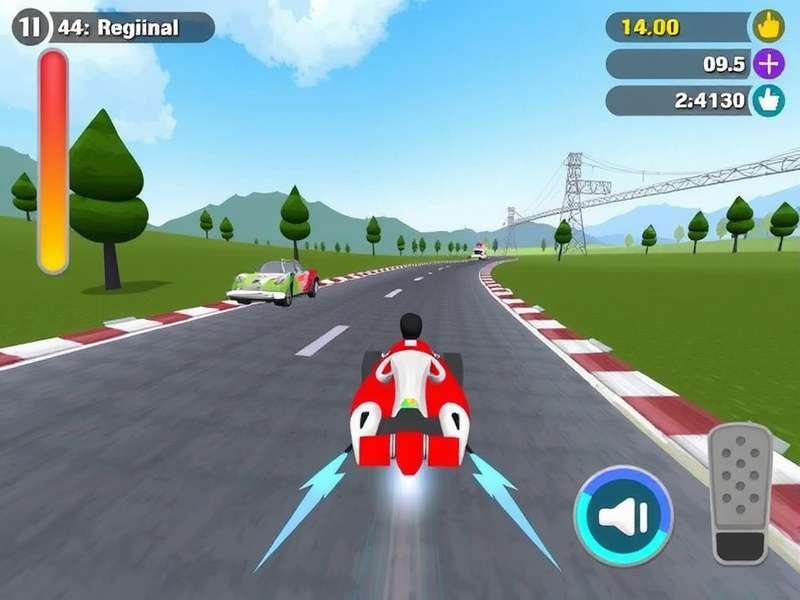Tap the yellow thumbs-up icon
Viewport: 800px width, 600px height.
pos(768,27)
